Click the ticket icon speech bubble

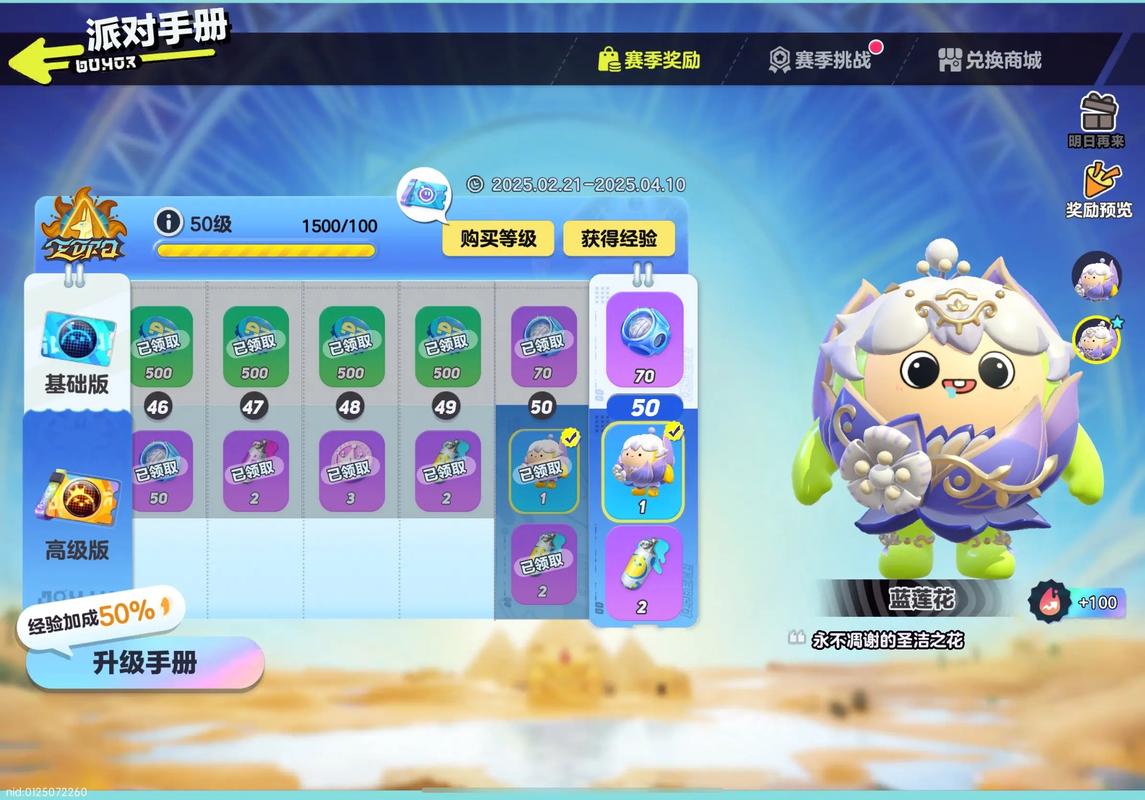(424, 192)
